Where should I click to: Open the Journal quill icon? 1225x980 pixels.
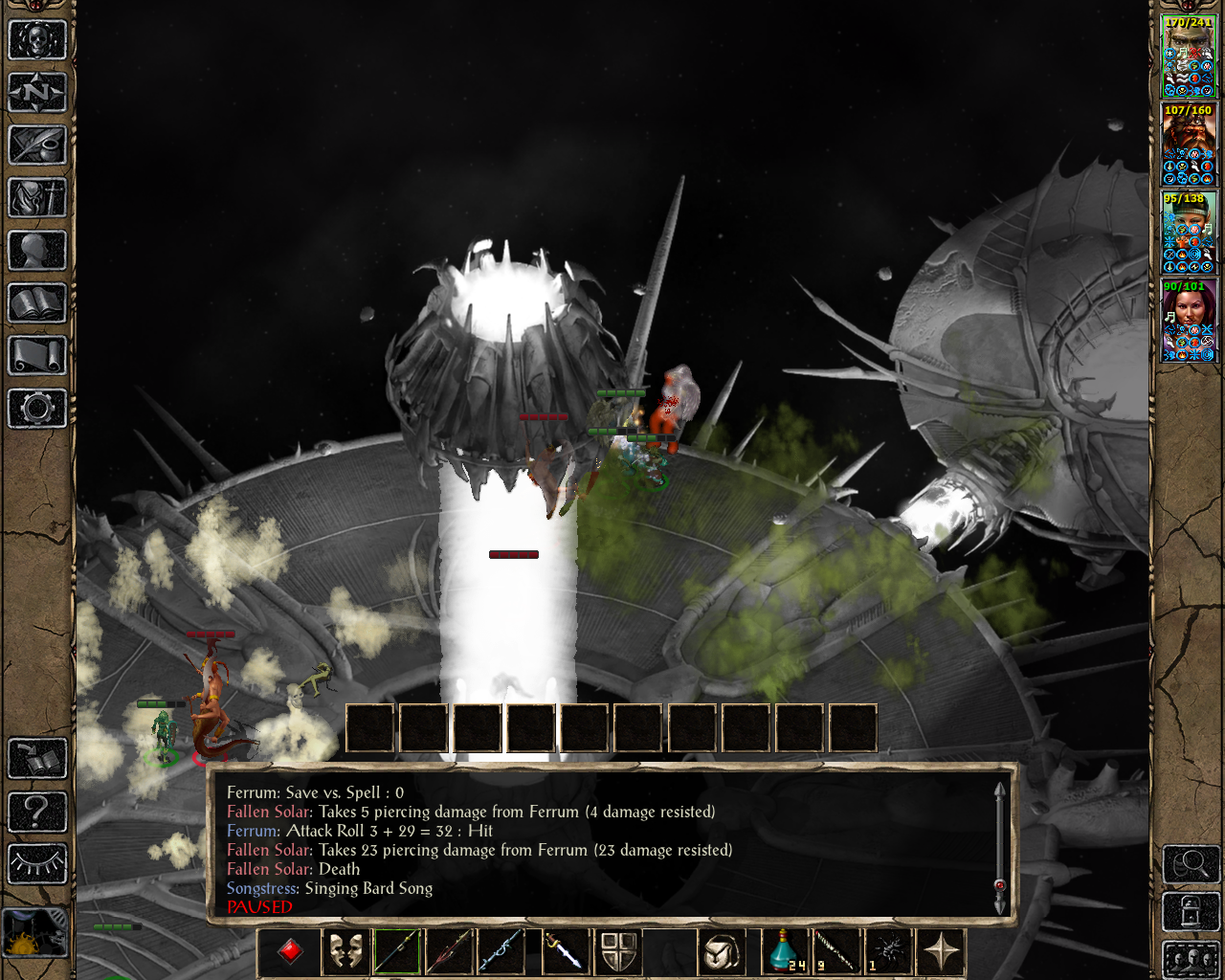click(36, 145)
